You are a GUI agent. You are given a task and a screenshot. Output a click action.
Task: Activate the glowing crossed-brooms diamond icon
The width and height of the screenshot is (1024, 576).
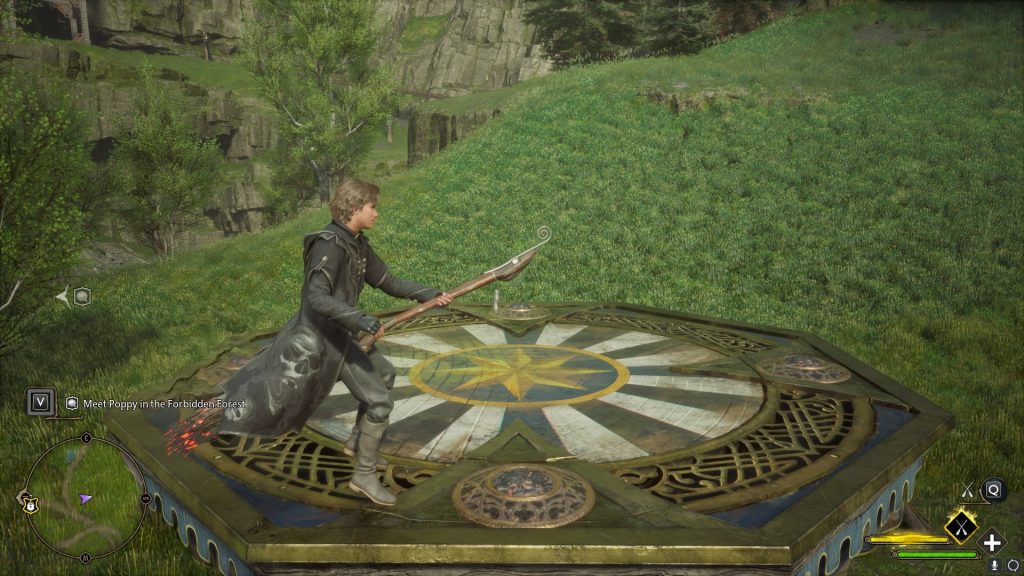[x=960, y=524]
